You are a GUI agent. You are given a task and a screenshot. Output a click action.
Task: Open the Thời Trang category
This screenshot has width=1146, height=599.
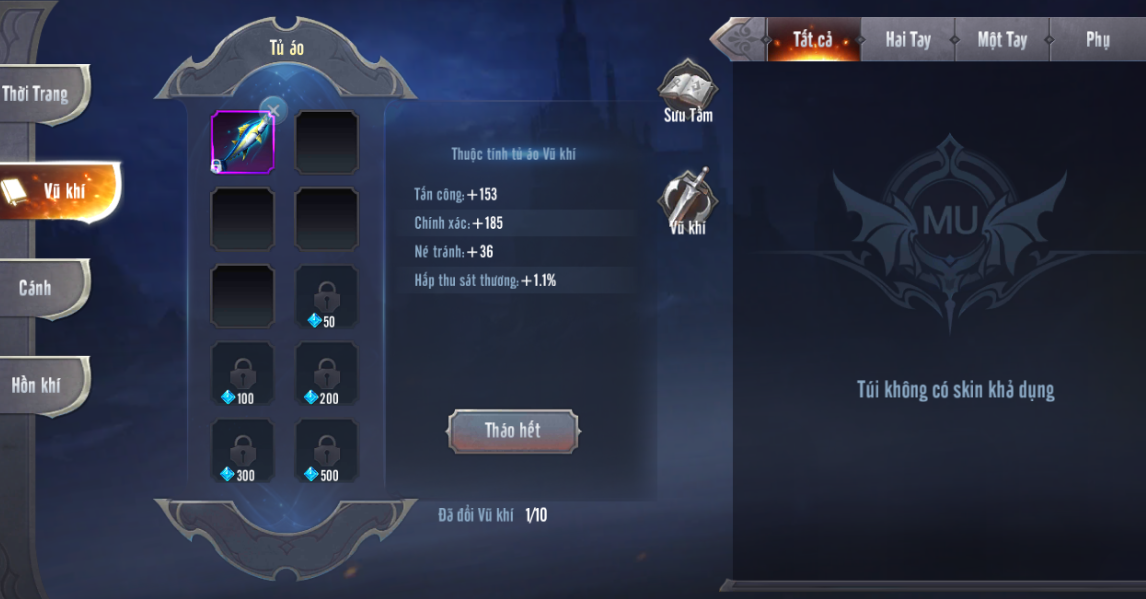[x=40, y=95]
